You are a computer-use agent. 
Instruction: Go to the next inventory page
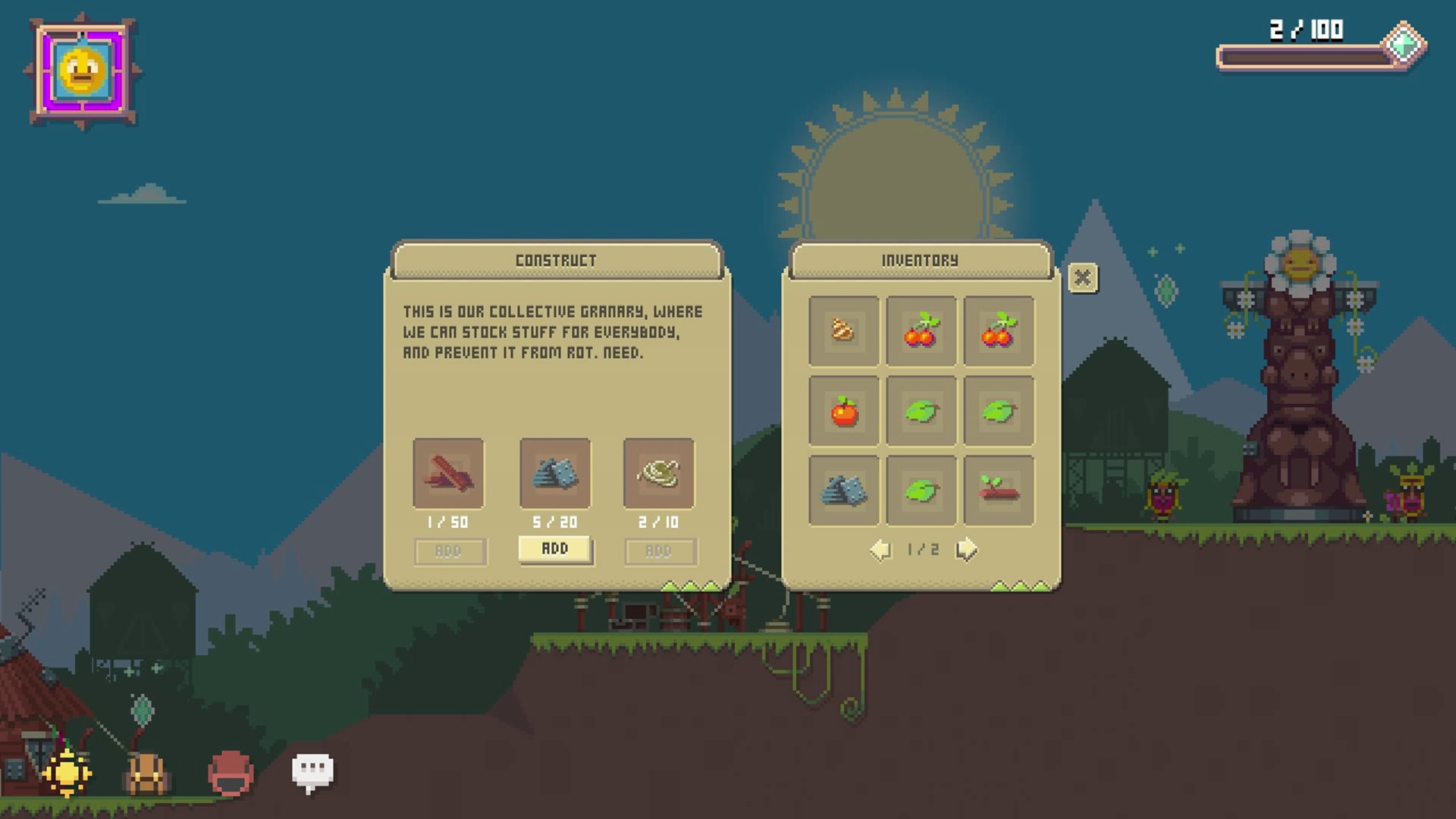[x=966, y=549]
